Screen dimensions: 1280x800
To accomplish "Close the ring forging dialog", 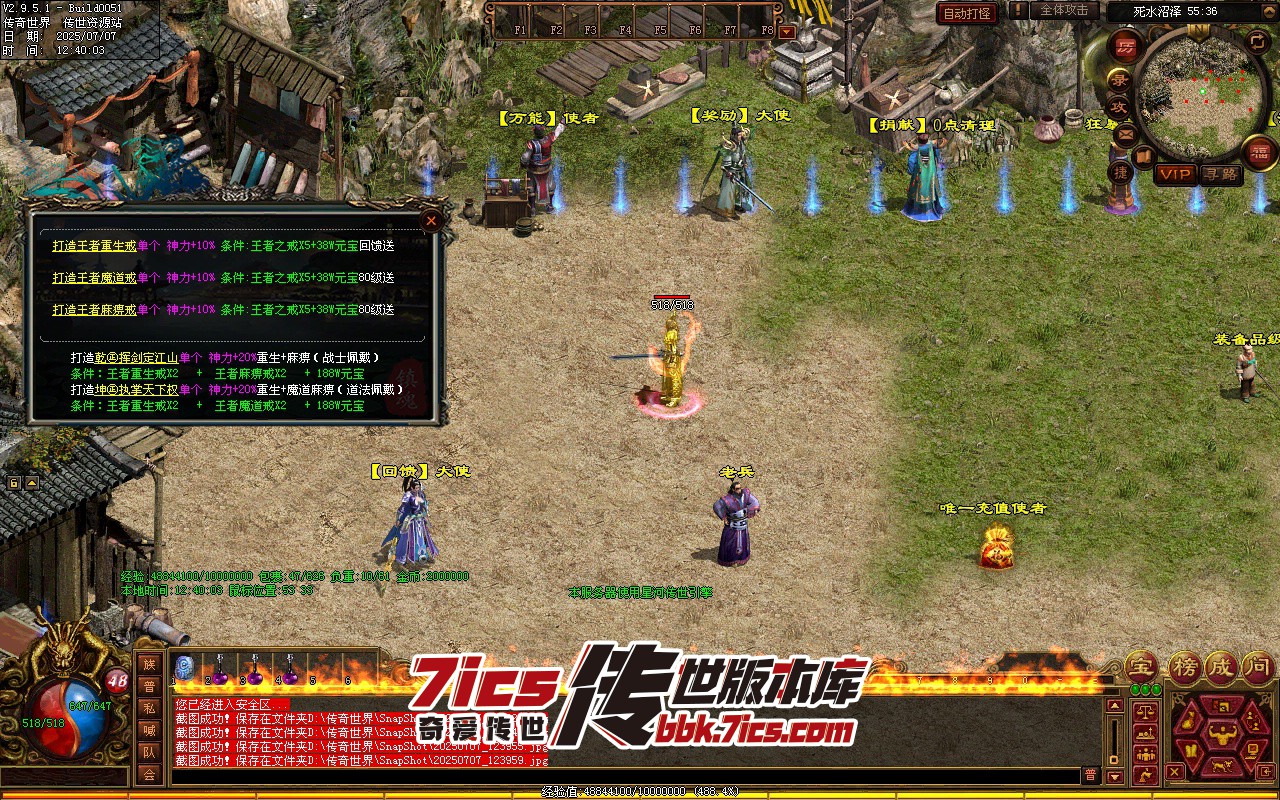I will pos(432,220).
